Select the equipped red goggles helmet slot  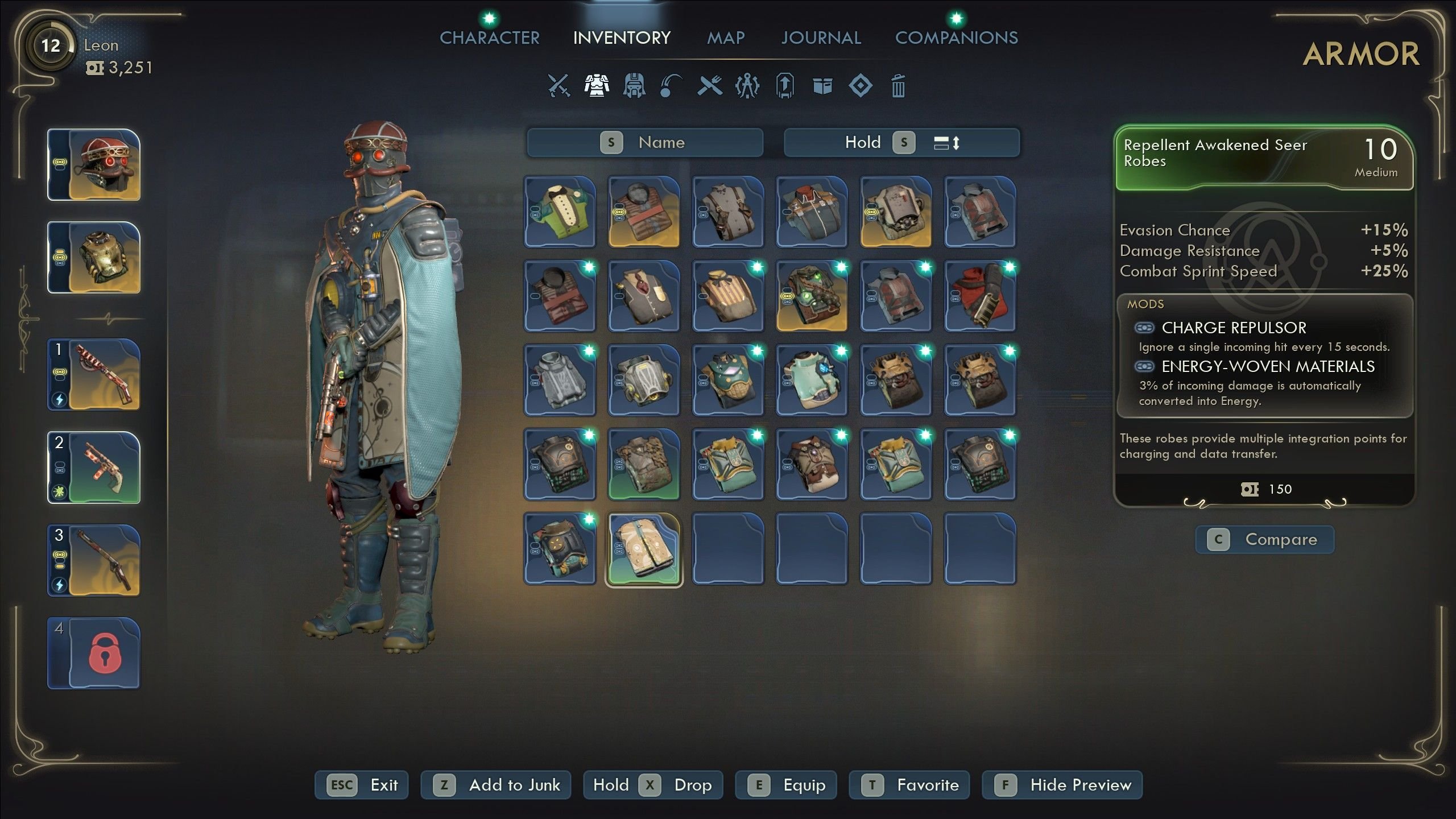94,165
